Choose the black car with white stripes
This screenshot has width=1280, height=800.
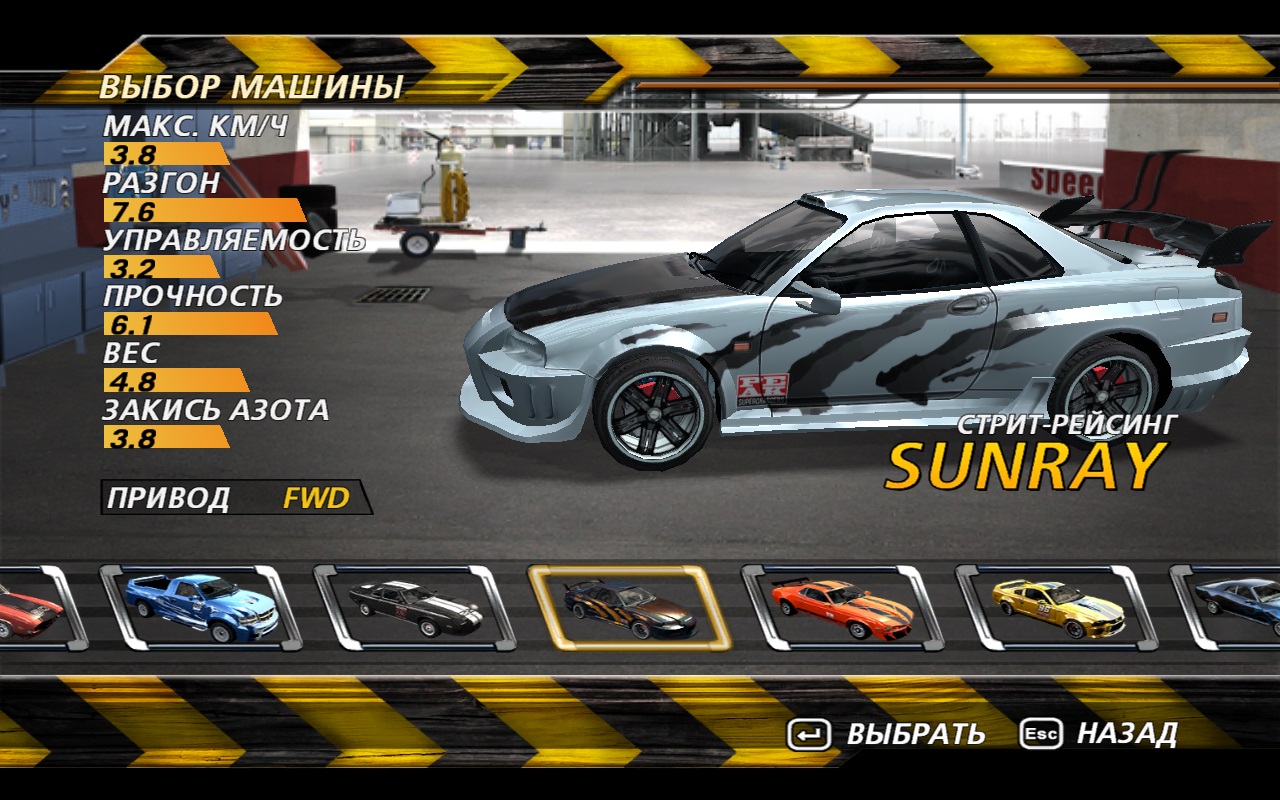(x=415, y=607)
